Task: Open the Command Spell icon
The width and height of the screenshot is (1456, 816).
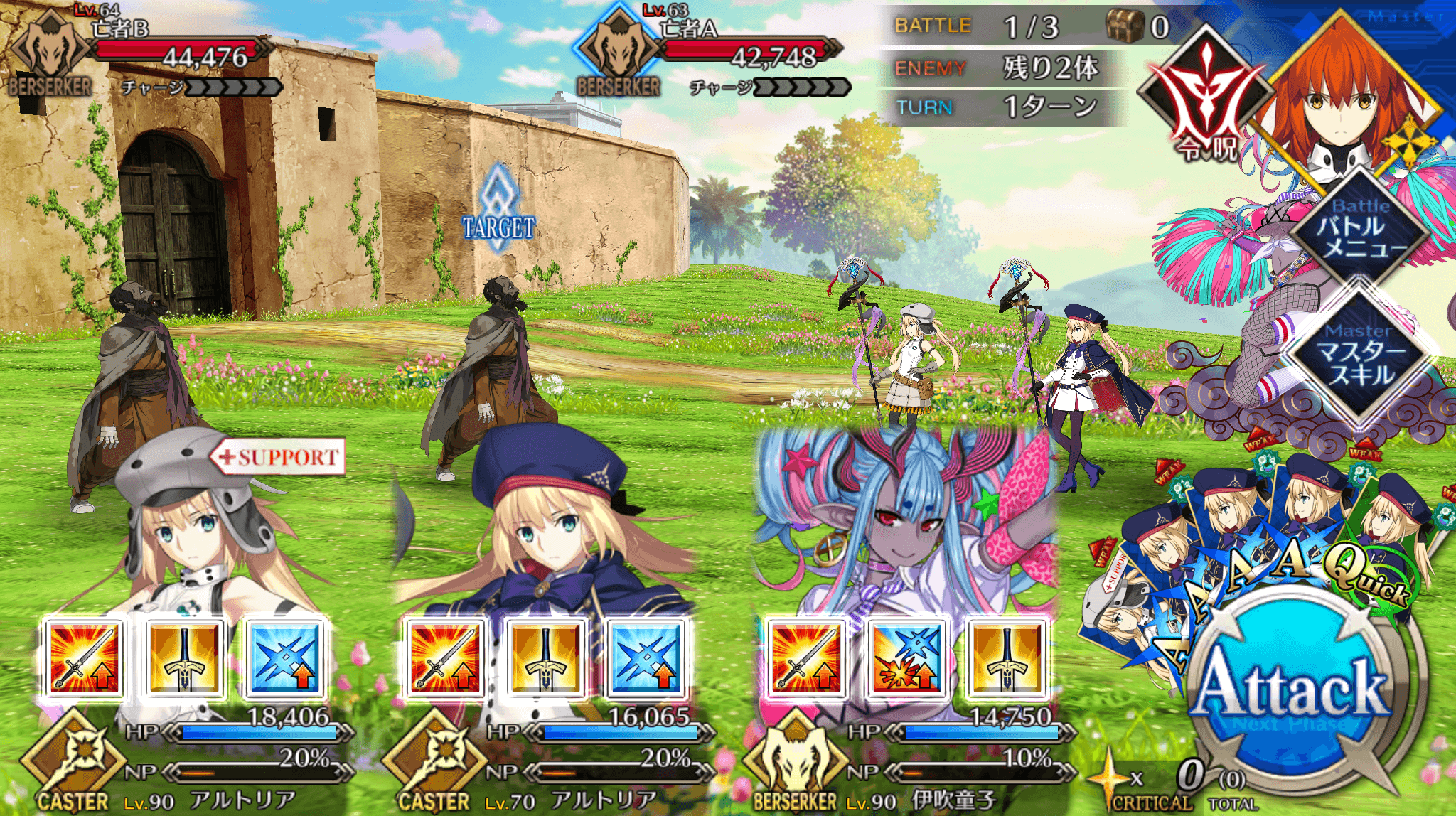Action: coord(1206,100)
